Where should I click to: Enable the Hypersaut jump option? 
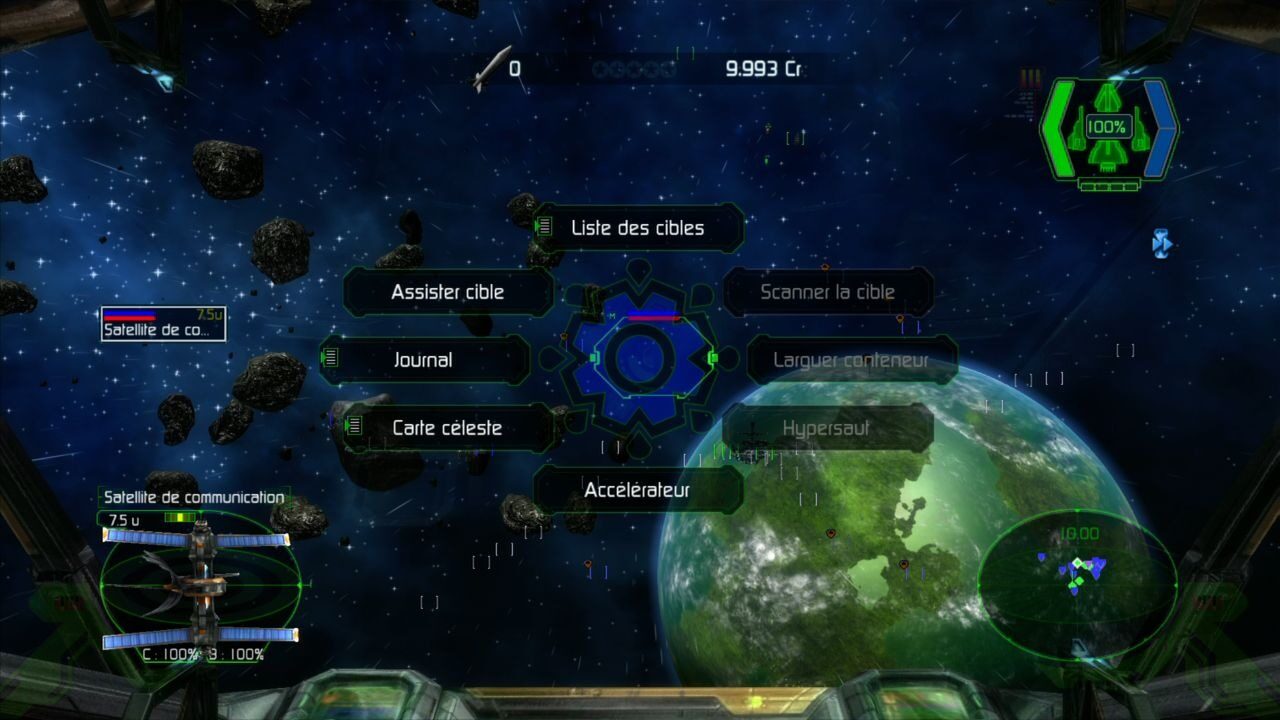(x=827, y=428)
